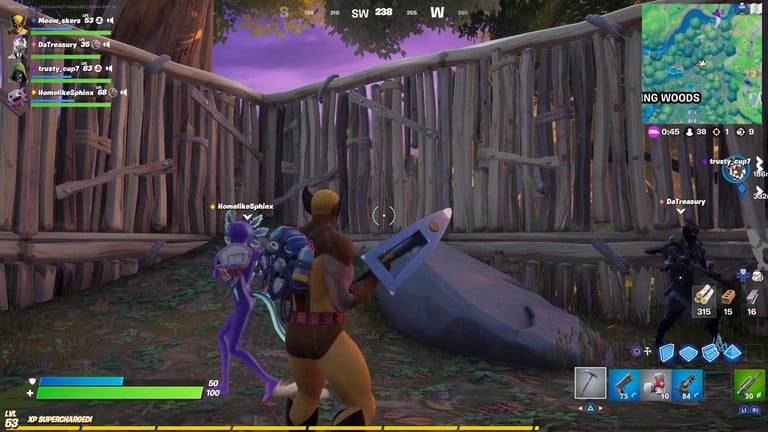Select the weapon slot with 84 ammo

click(x=687, y=384)
